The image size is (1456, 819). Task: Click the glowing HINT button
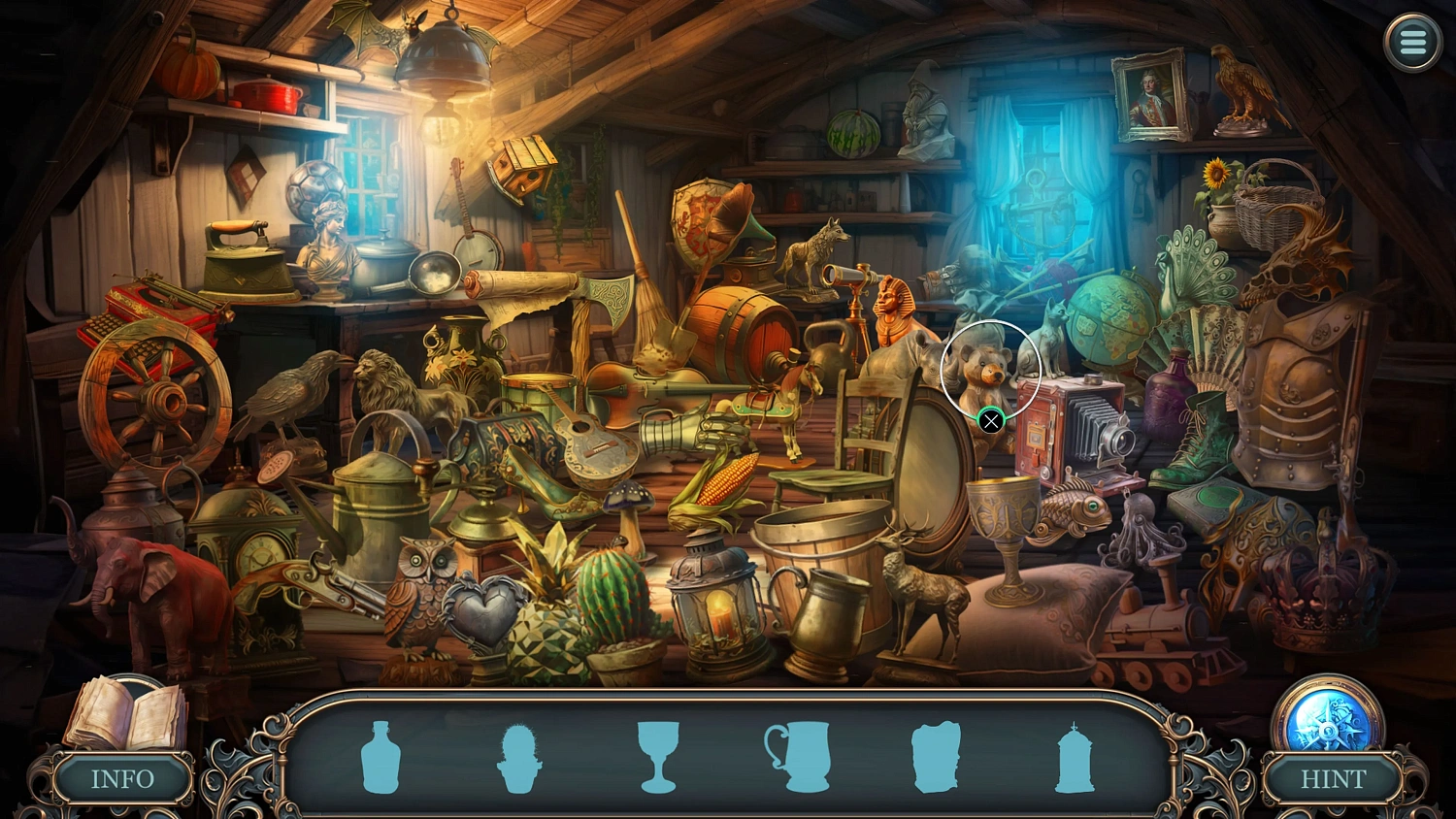coord(1333,778)
